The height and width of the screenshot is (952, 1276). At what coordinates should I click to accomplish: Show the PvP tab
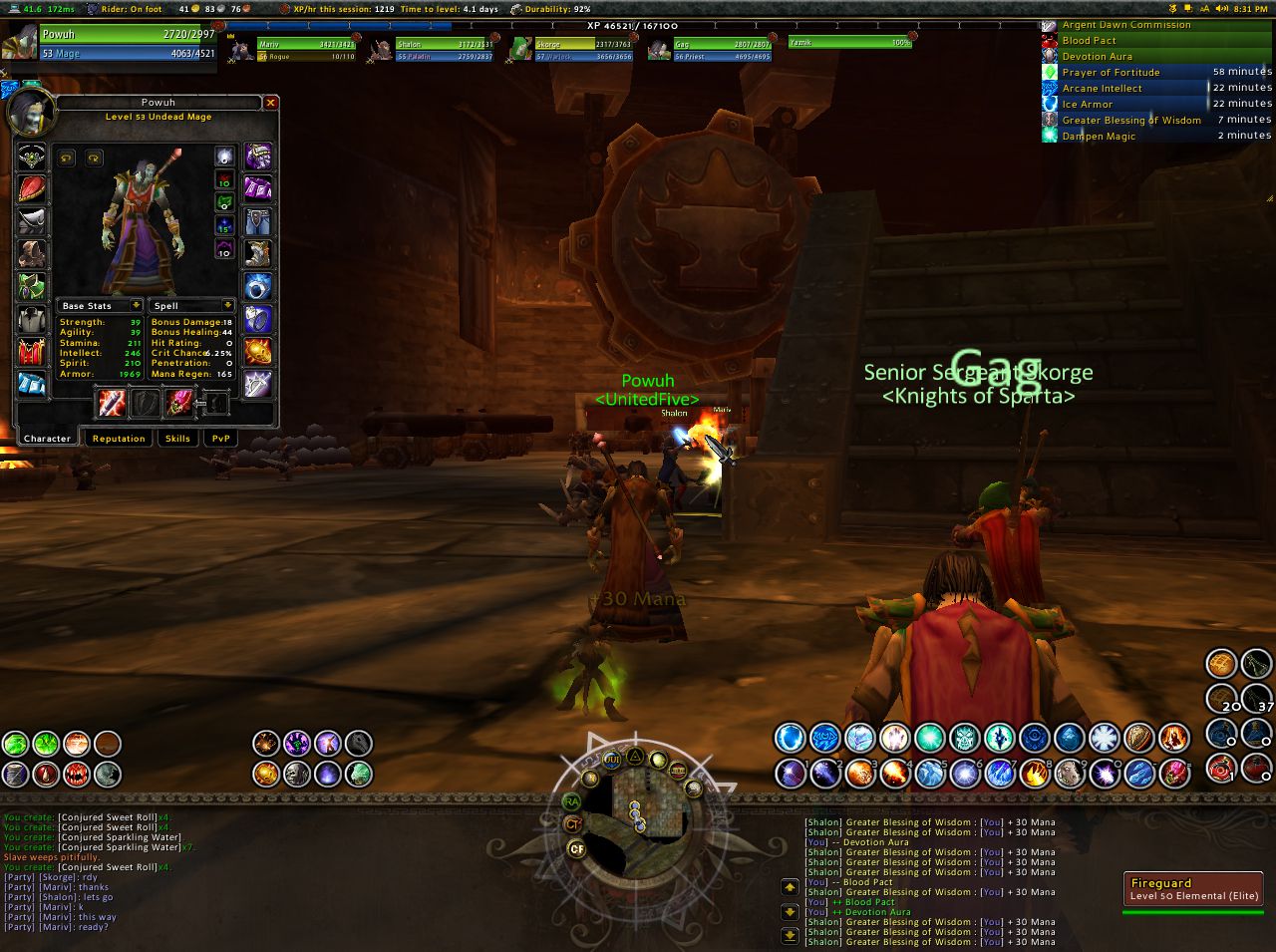tap(220, 438)
